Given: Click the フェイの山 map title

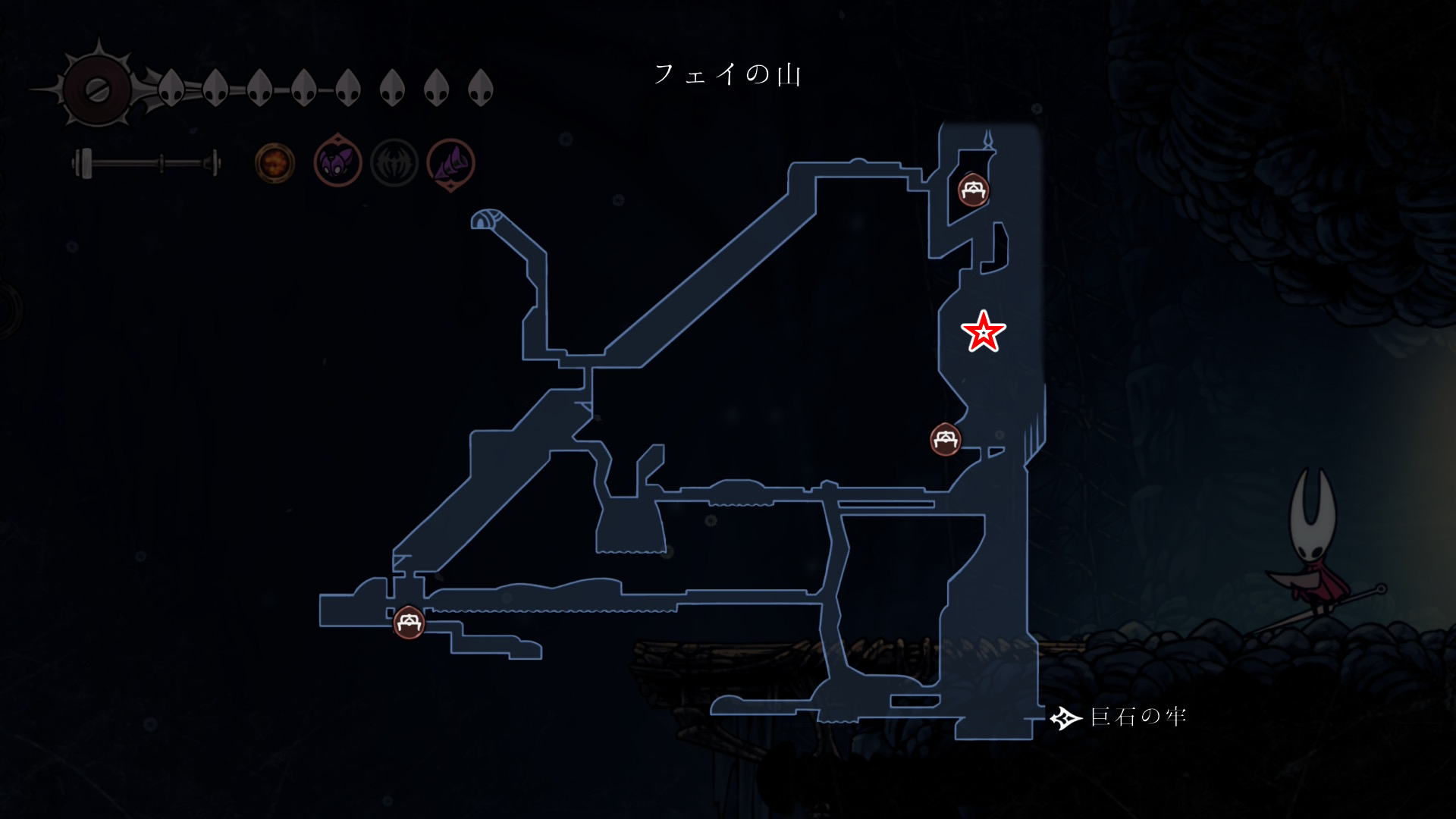Looking at the screenshot, I should [727, 74].
